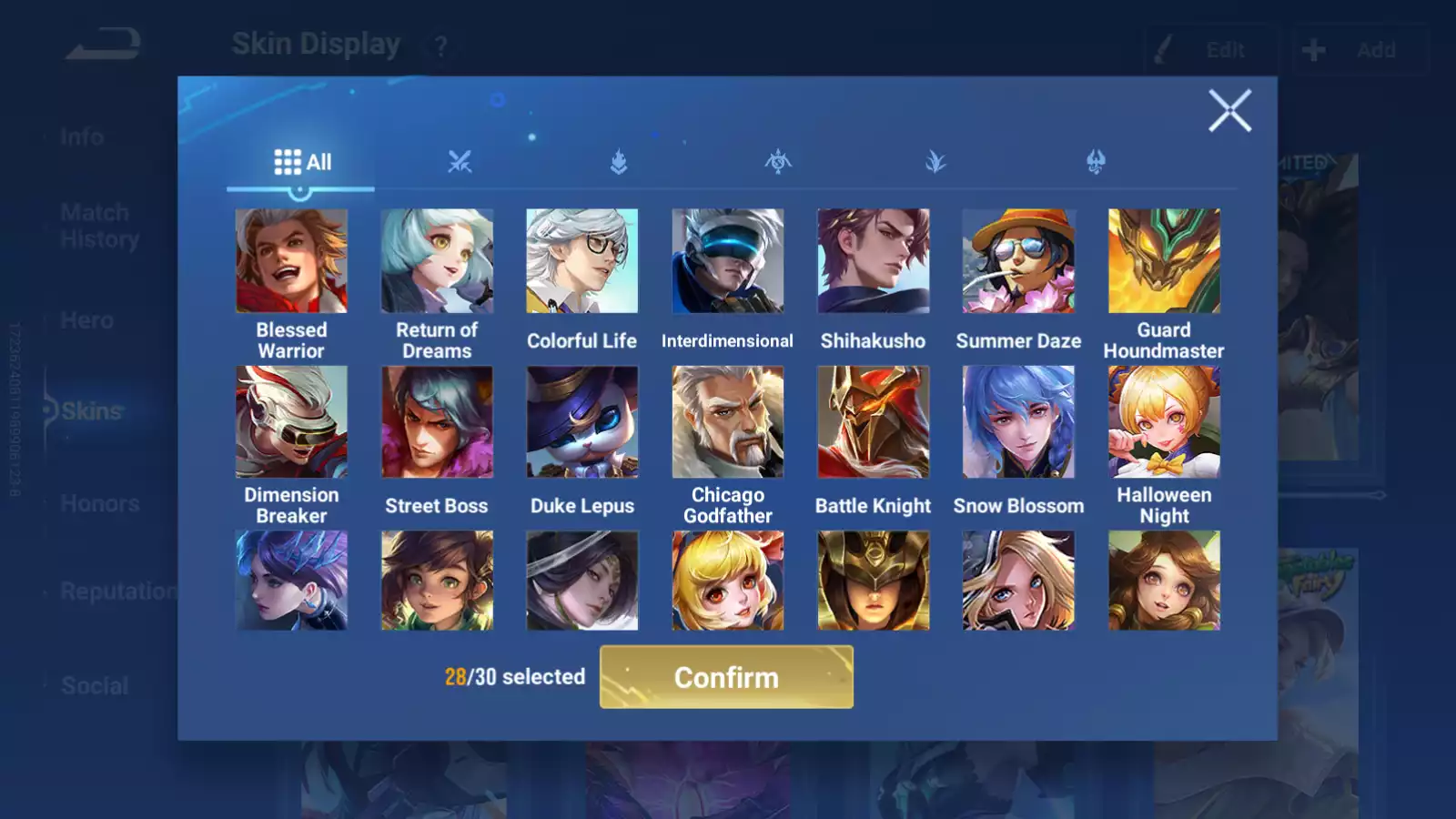1456x819 pixels.
Task: Close the skin selection dialog
Action: (x=1229, y=111)
